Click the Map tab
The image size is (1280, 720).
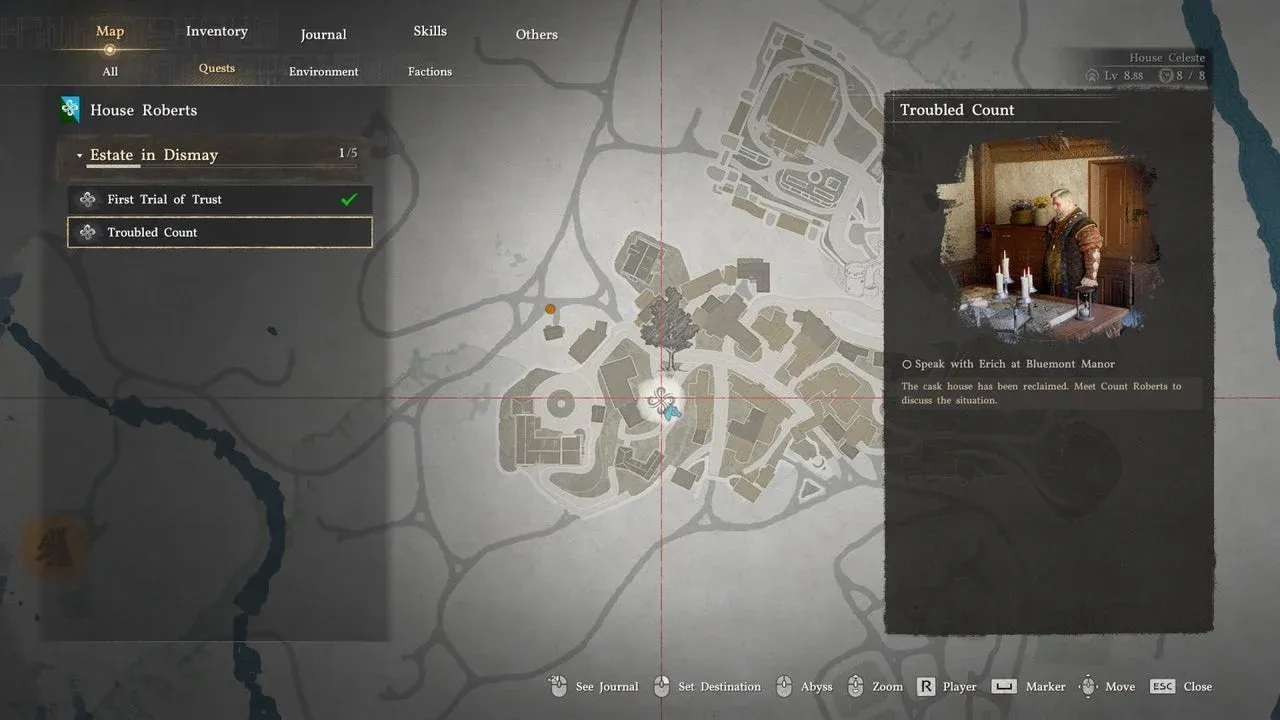tap(110, 31)
